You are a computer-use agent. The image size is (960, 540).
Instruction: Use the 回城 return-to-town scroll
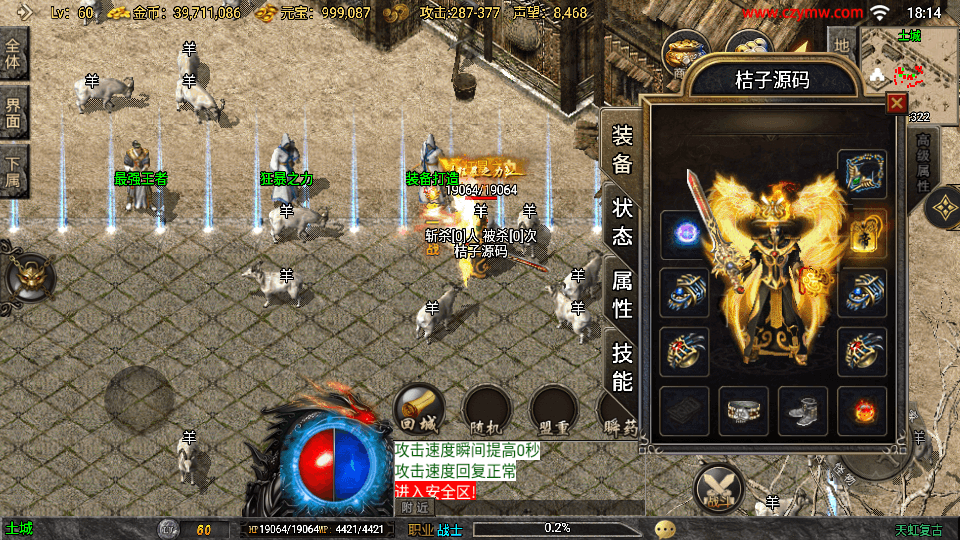(x=418, y=410)
